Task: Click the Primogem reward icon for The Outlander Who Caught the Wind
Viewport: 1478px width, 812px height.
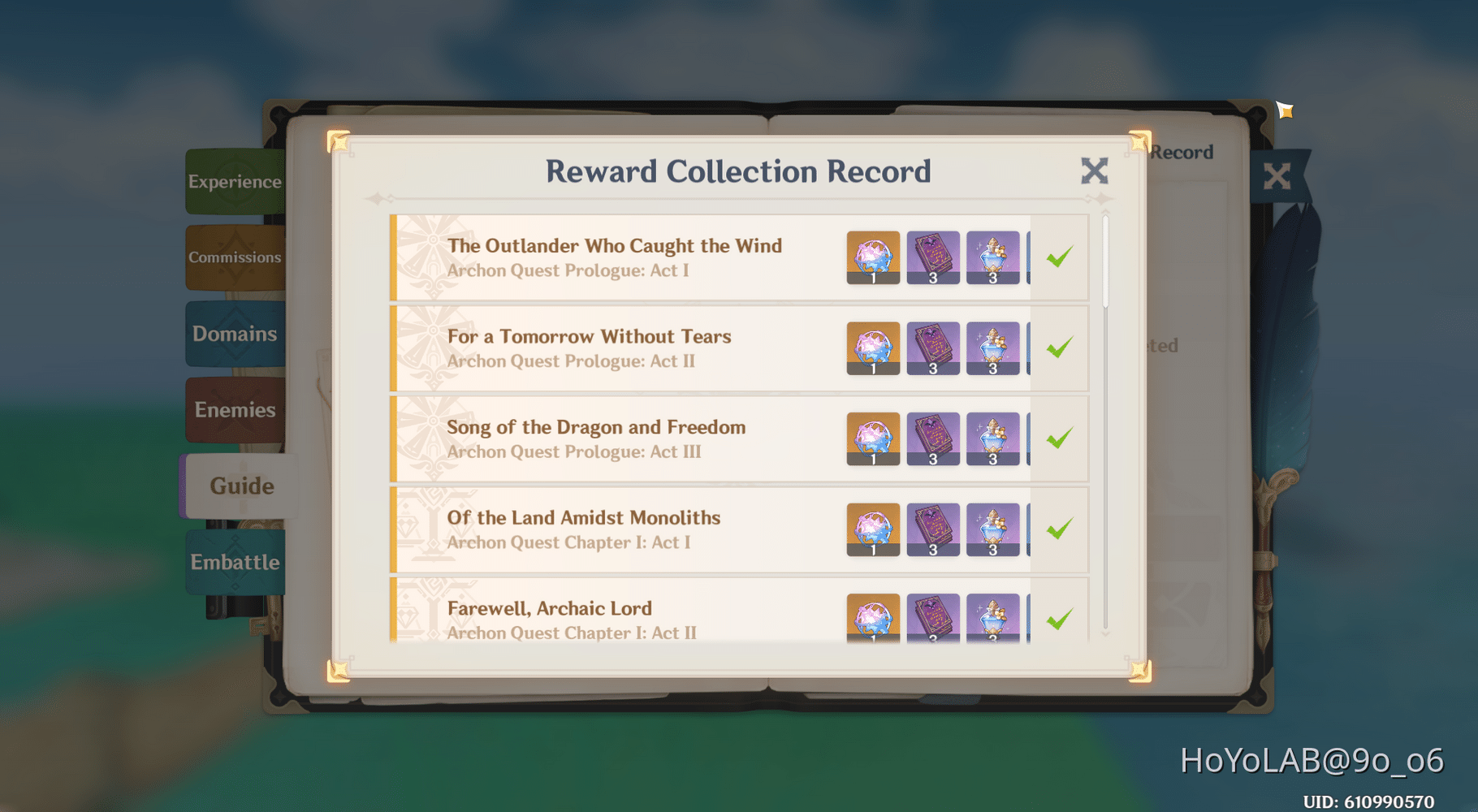Action: coord(871,257)
